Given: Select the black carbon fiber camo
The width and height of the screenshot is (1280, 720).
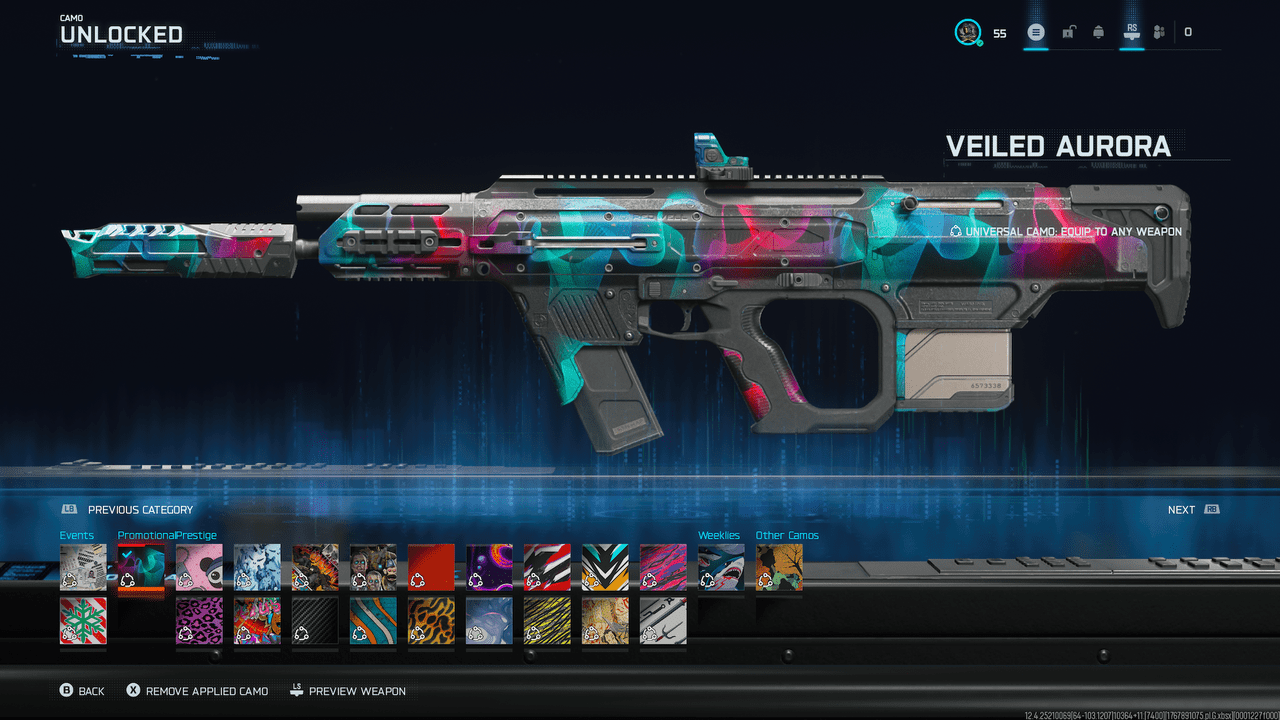Looking at the screenshot, I should pos(315,621).
